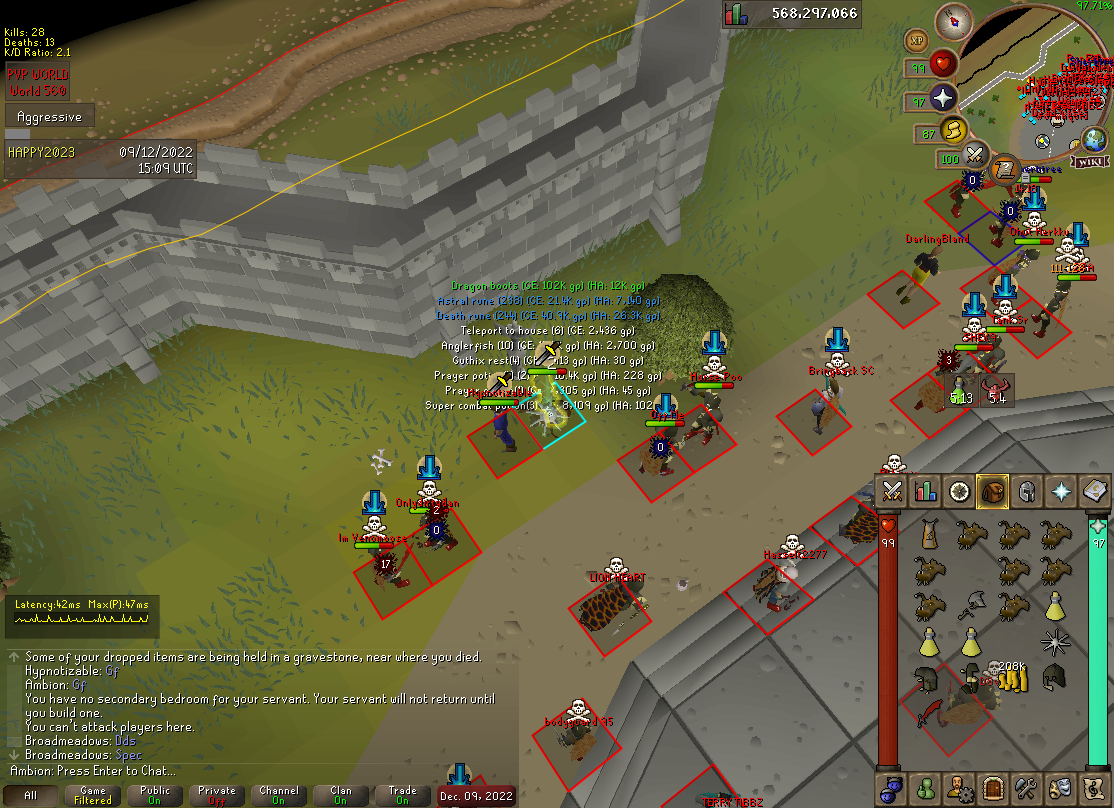Activate the special attack orb
This screenshot has width=1114, height=808.
(975, 157)
